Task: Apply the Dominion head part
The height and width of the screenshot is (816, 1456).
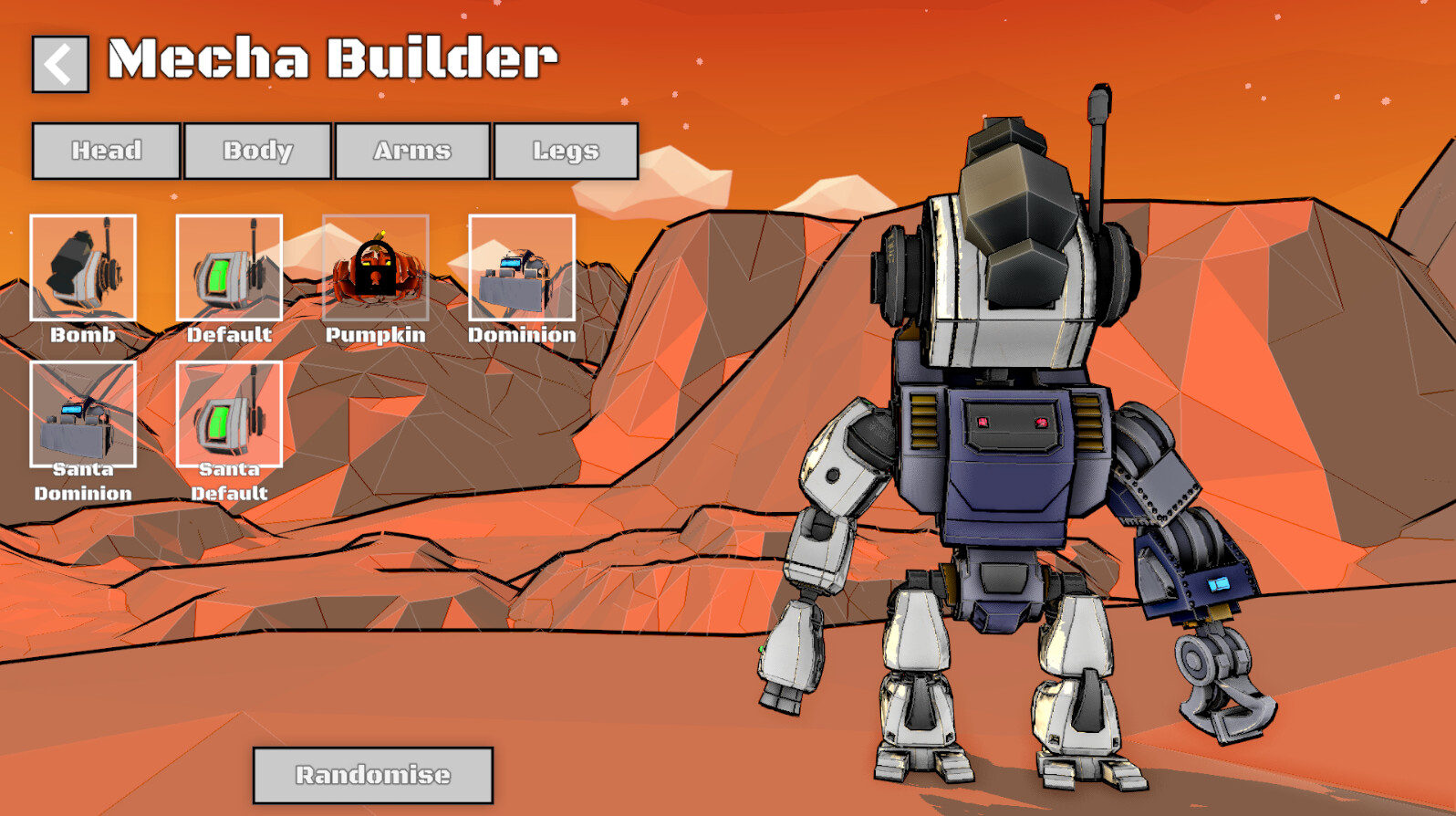Action: 521,267
